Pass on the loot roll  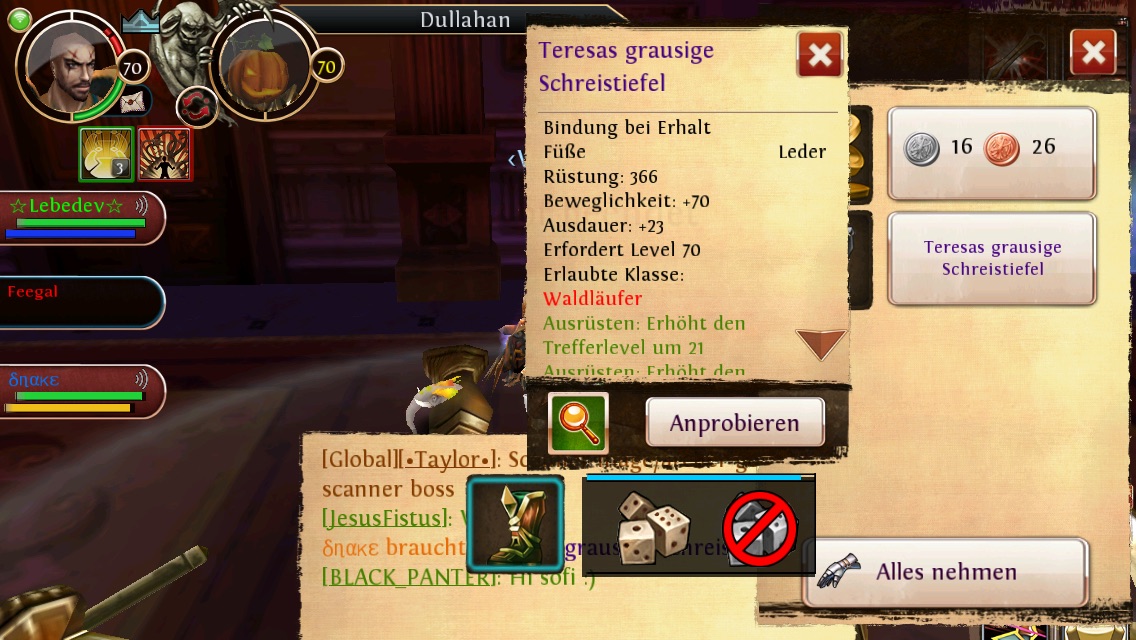[x=761, y=529]
